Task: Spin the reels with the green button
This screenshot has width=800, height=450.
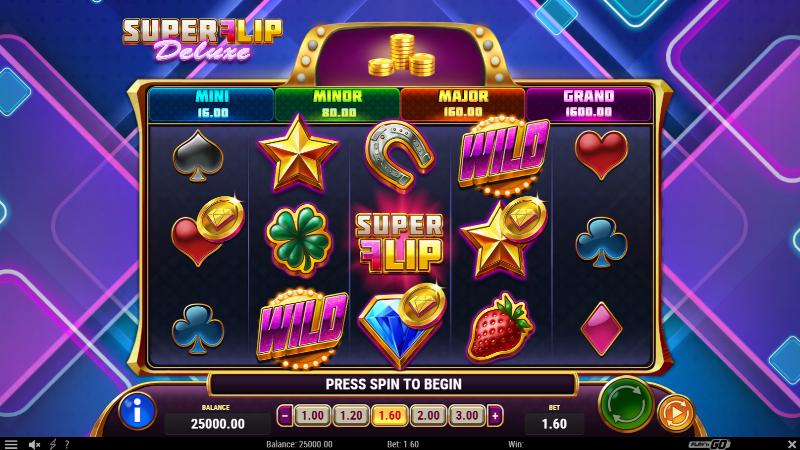Action: pyautogui.click(x=625, y=405)
